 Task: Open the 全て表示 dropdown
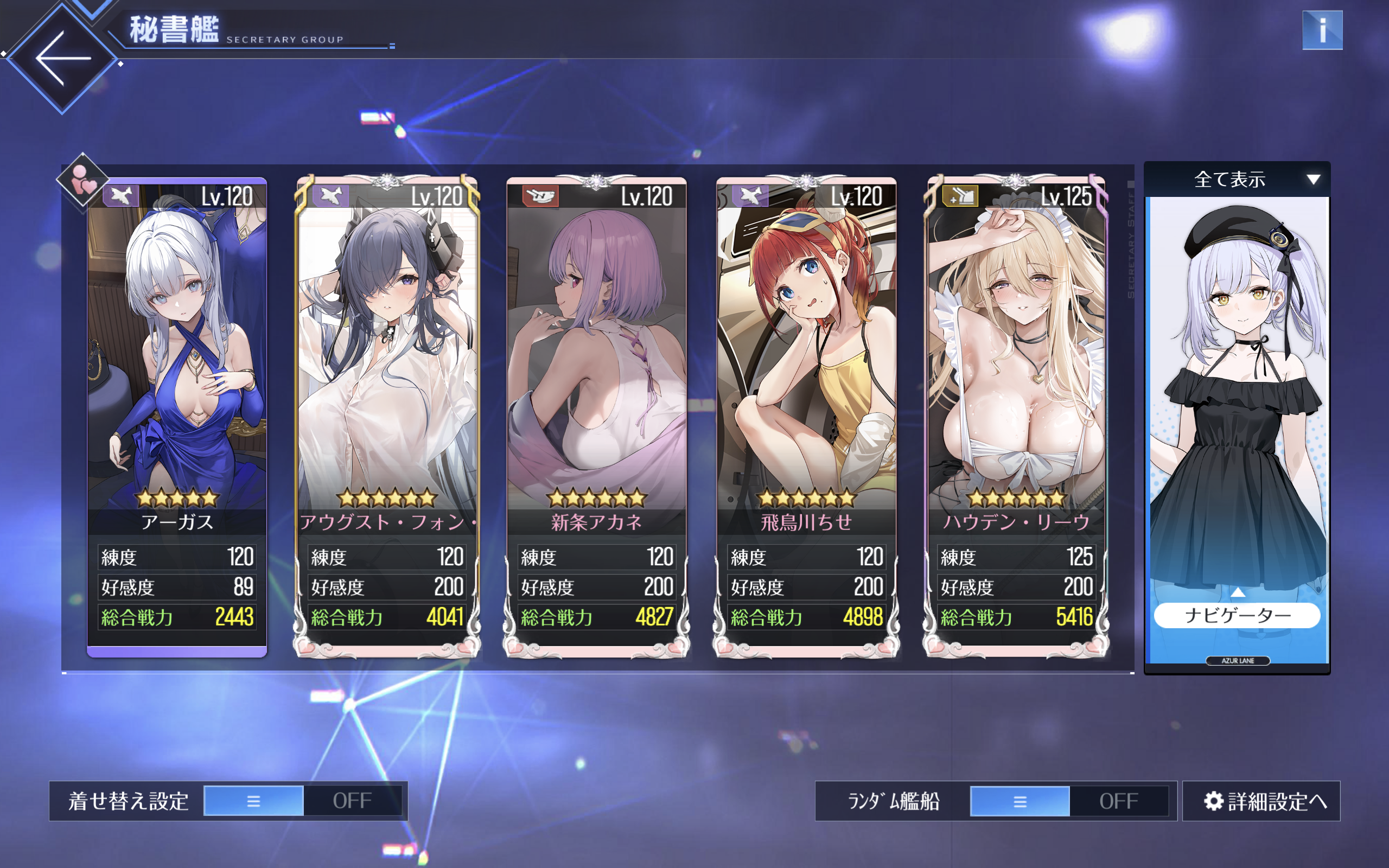tap(1237, 180)
